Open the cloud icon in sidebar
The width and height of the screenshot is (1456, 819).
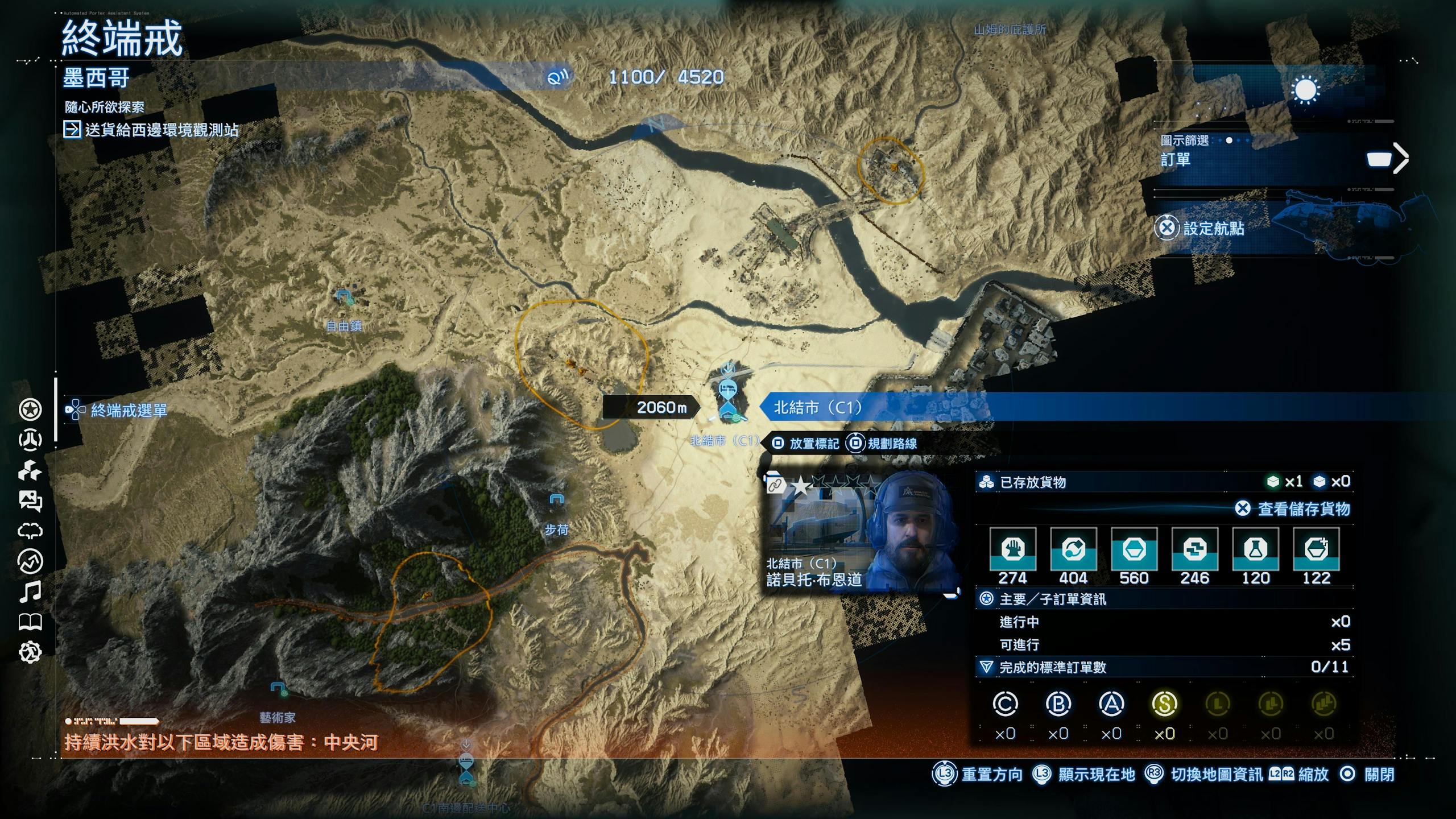click(x=30, y=531)
